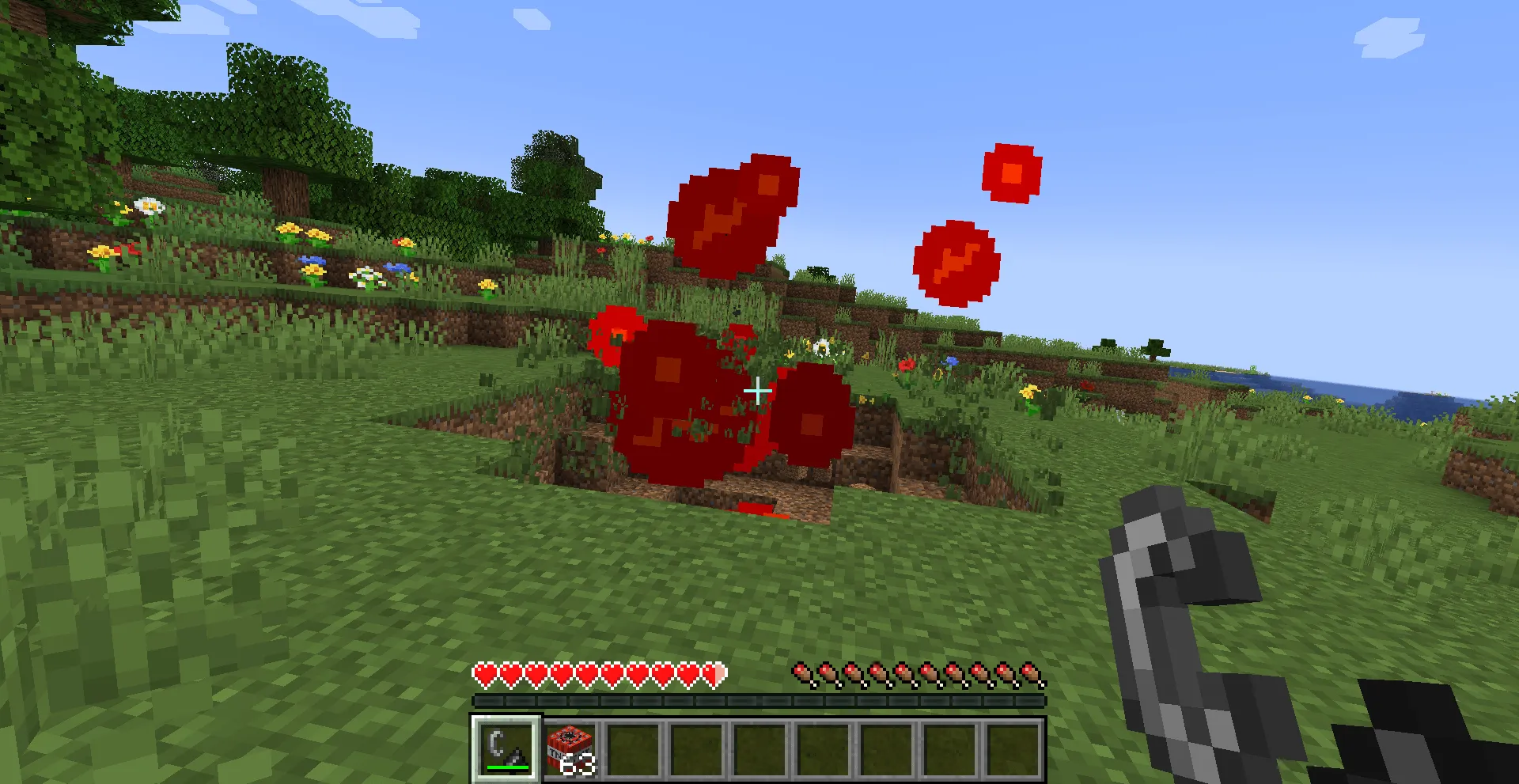
Task: Click the yellow dandelion on the left hillside
Action: tap(101, 251)
